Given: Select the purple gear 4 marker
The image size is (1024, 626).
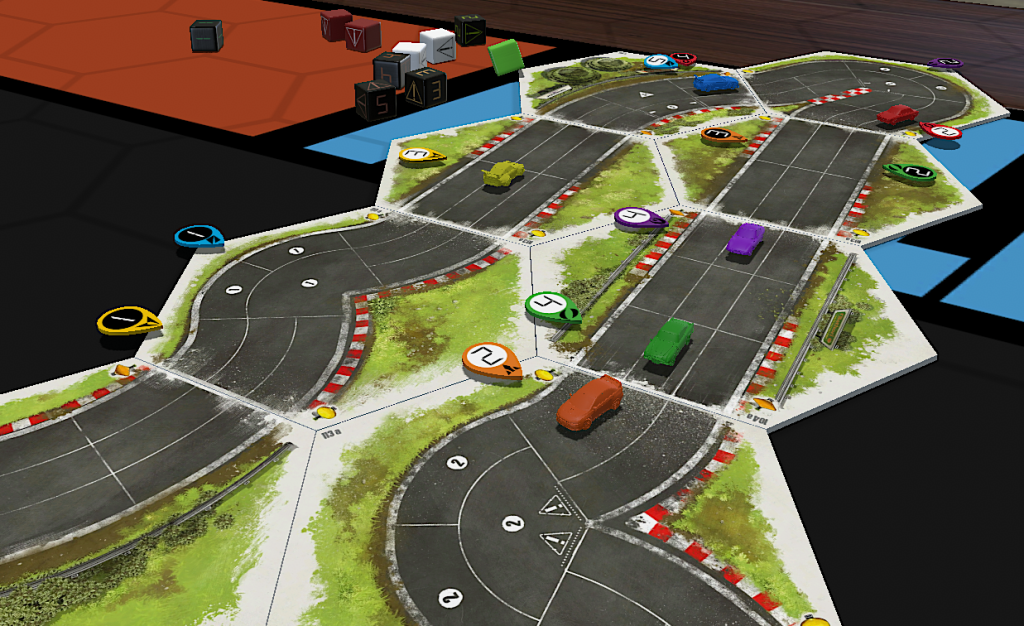Looking at the screenshot, I should pyautogui.click(x=638, y=217).
